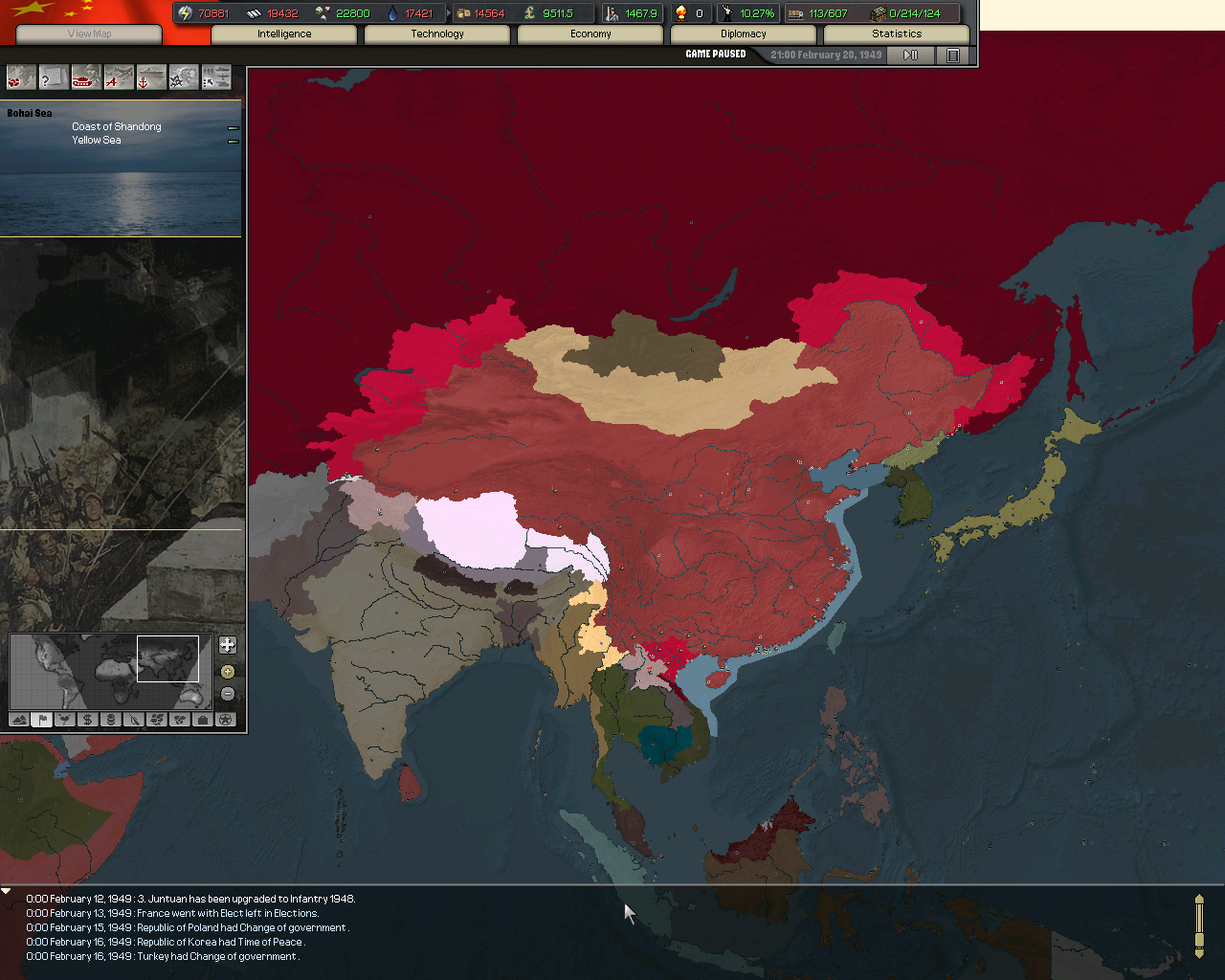This screenshot has height=980, width=1225.
Task: Select the economic map mode dollar icon
Action: point(88,719)
